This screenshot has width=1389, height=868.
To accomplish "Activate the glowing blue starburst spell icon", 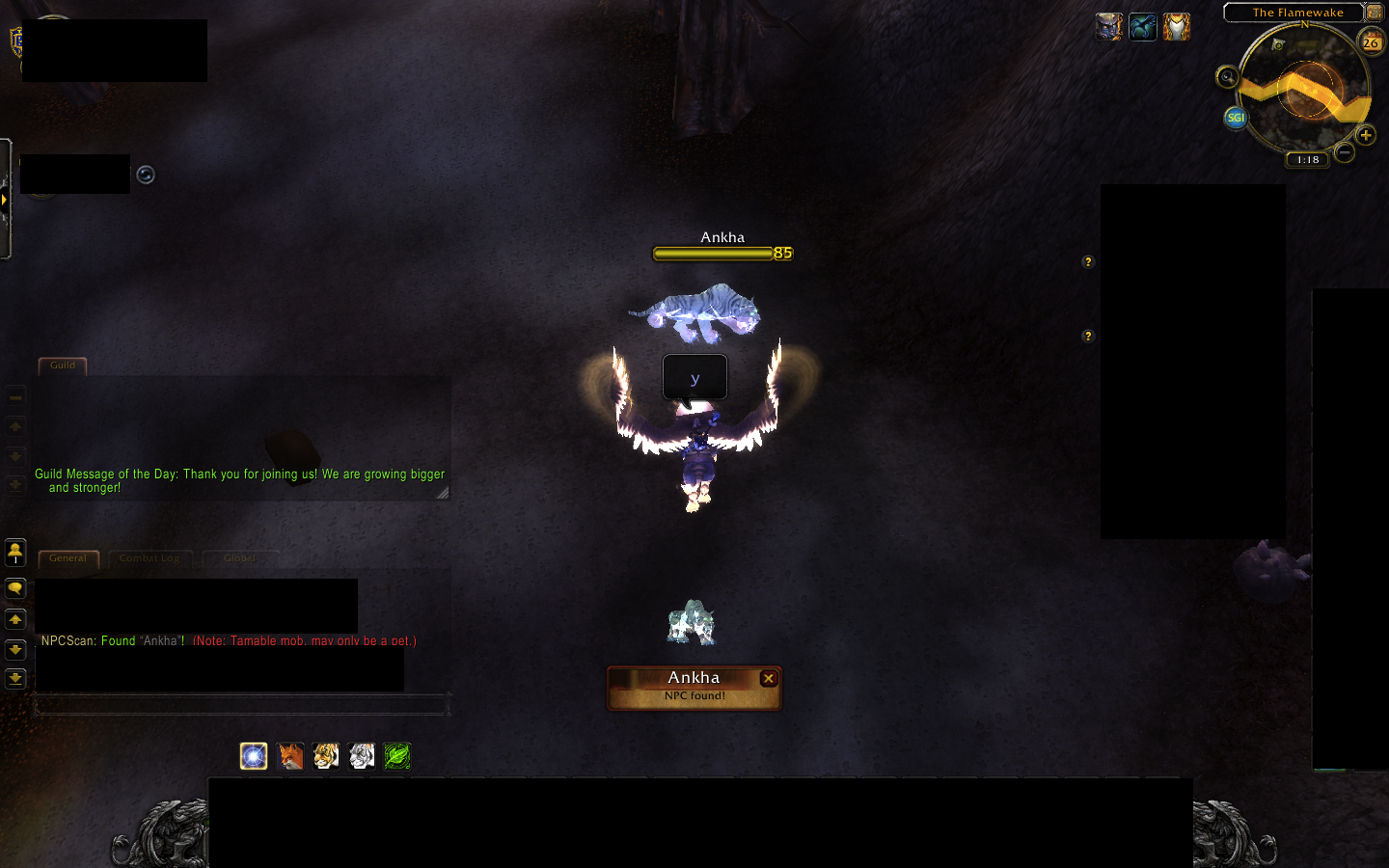I will click(254, 756).
